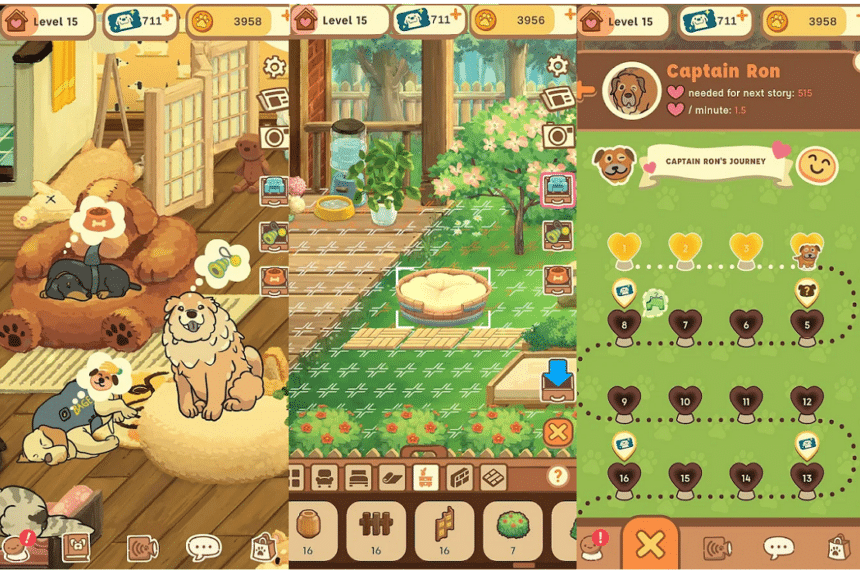The height and width of the screenshot is (581, 860).
Task: Open the teddy bear book icon
Action: pyautogui.click(x=76, y=547)
